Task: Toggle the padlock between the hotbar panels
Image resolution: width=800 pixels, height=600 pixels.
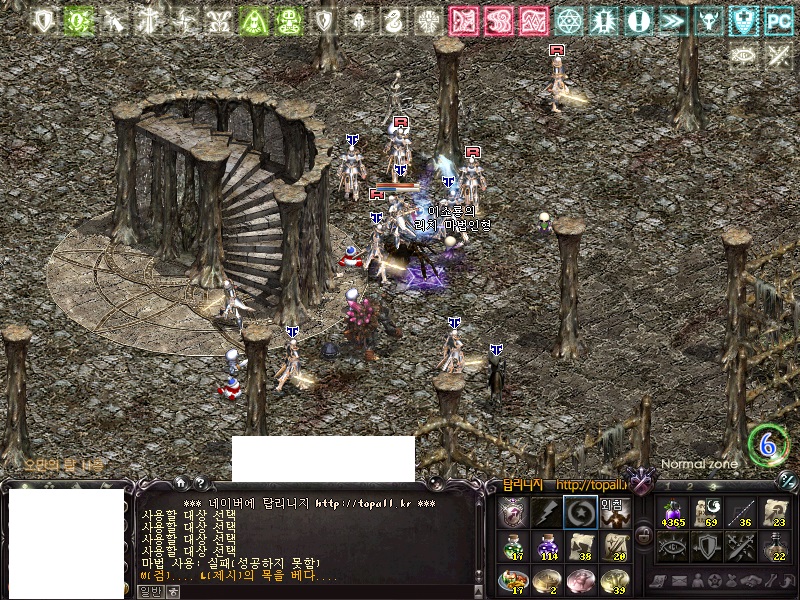Action: [643, 537]
